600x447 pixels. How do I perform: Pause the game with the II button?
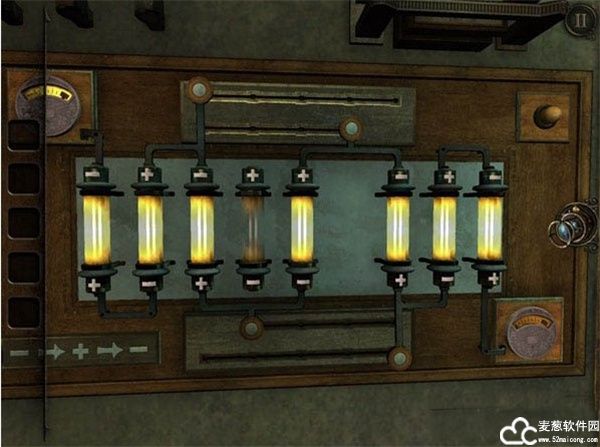(580, 18)
